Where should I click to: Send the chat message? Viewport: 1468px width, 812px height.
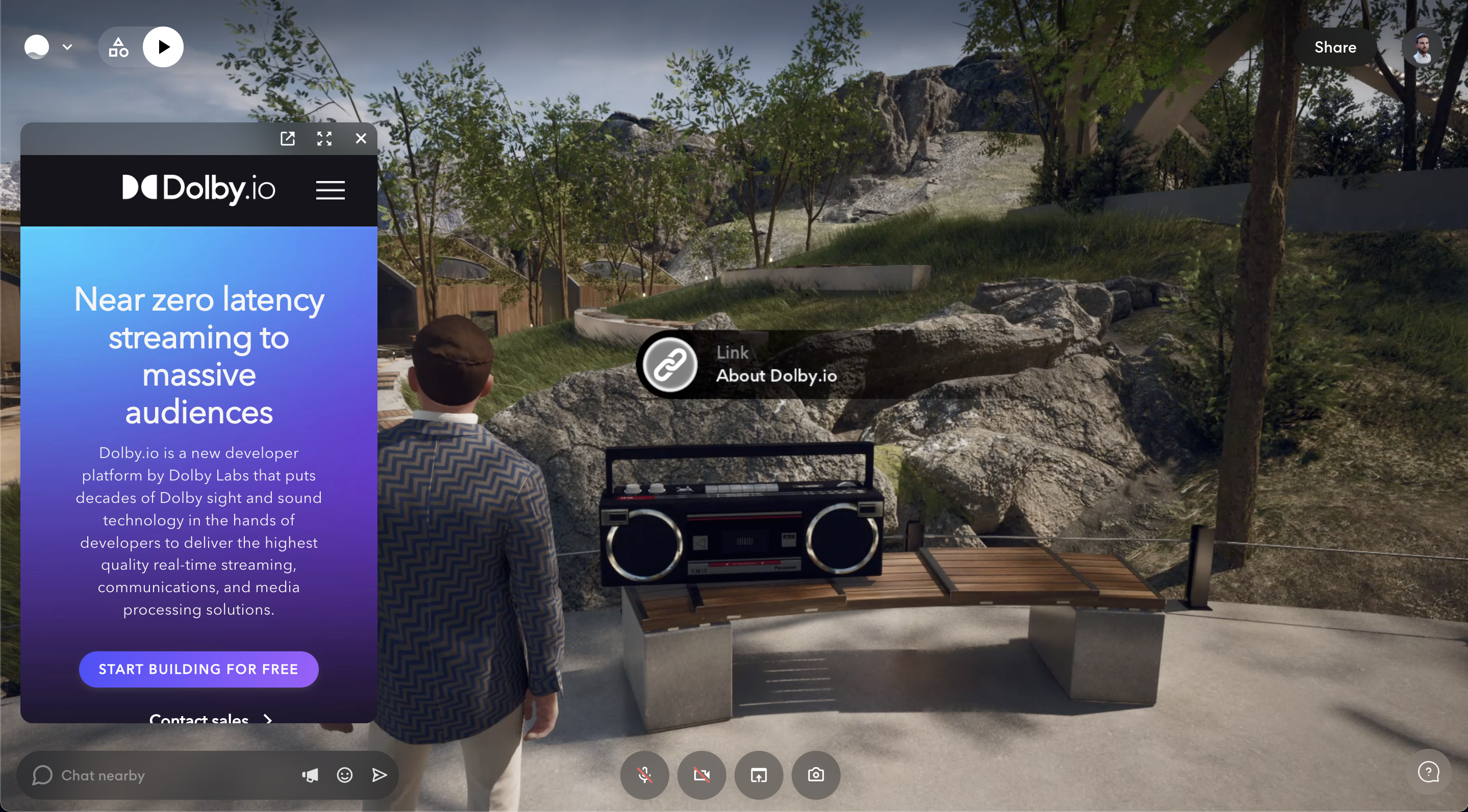pyautogui.click(x=379, y=775)
